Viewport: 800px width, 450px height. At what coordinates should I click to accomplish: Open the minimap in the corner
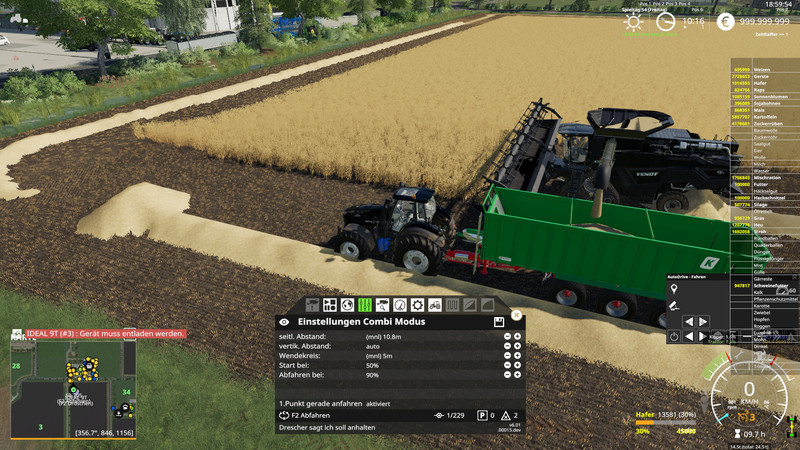pos(72,385)
